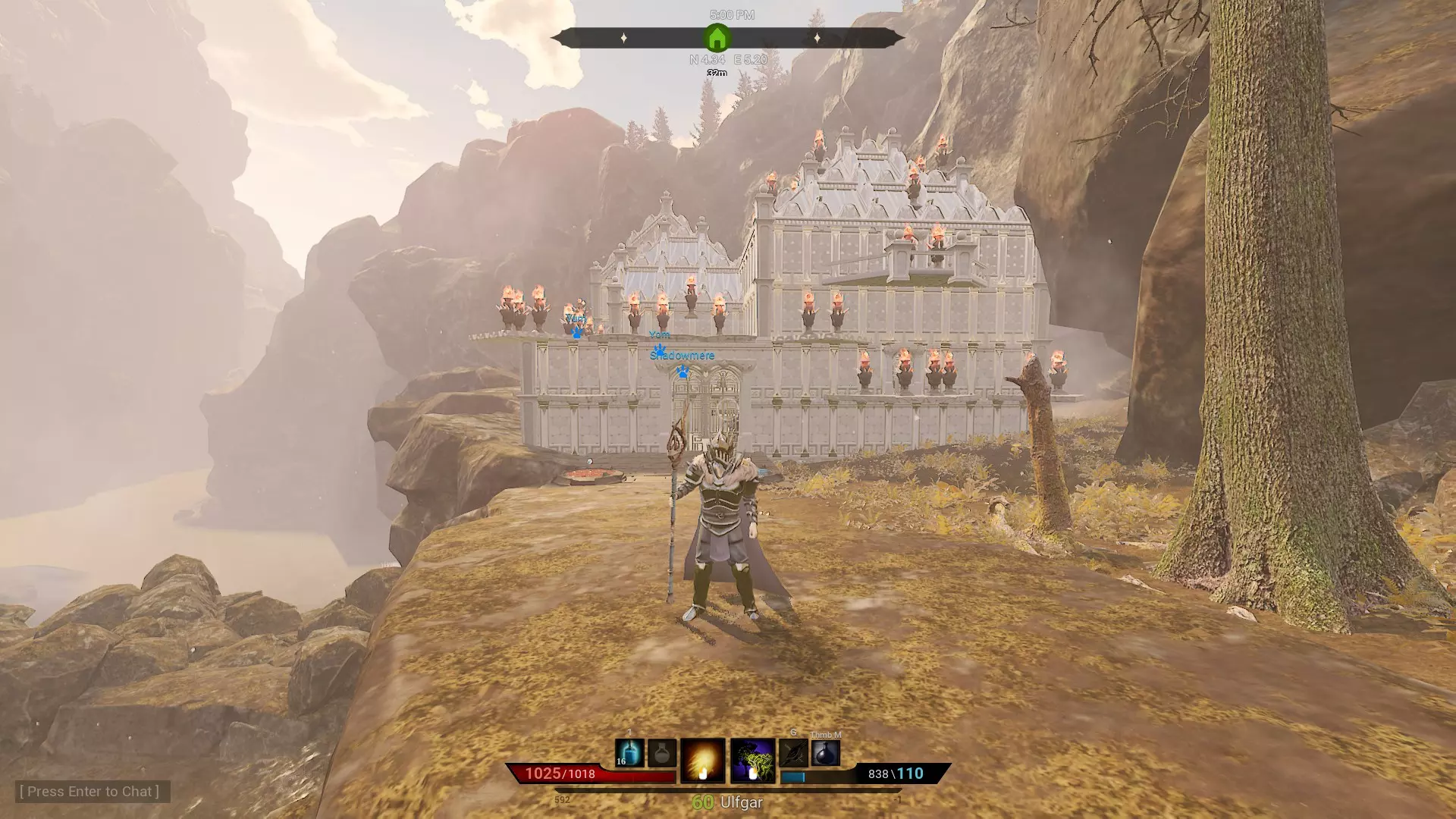Use the dark round bottle consumable
This screenshot has width=1456, height=819.
[x=825, y=753]
